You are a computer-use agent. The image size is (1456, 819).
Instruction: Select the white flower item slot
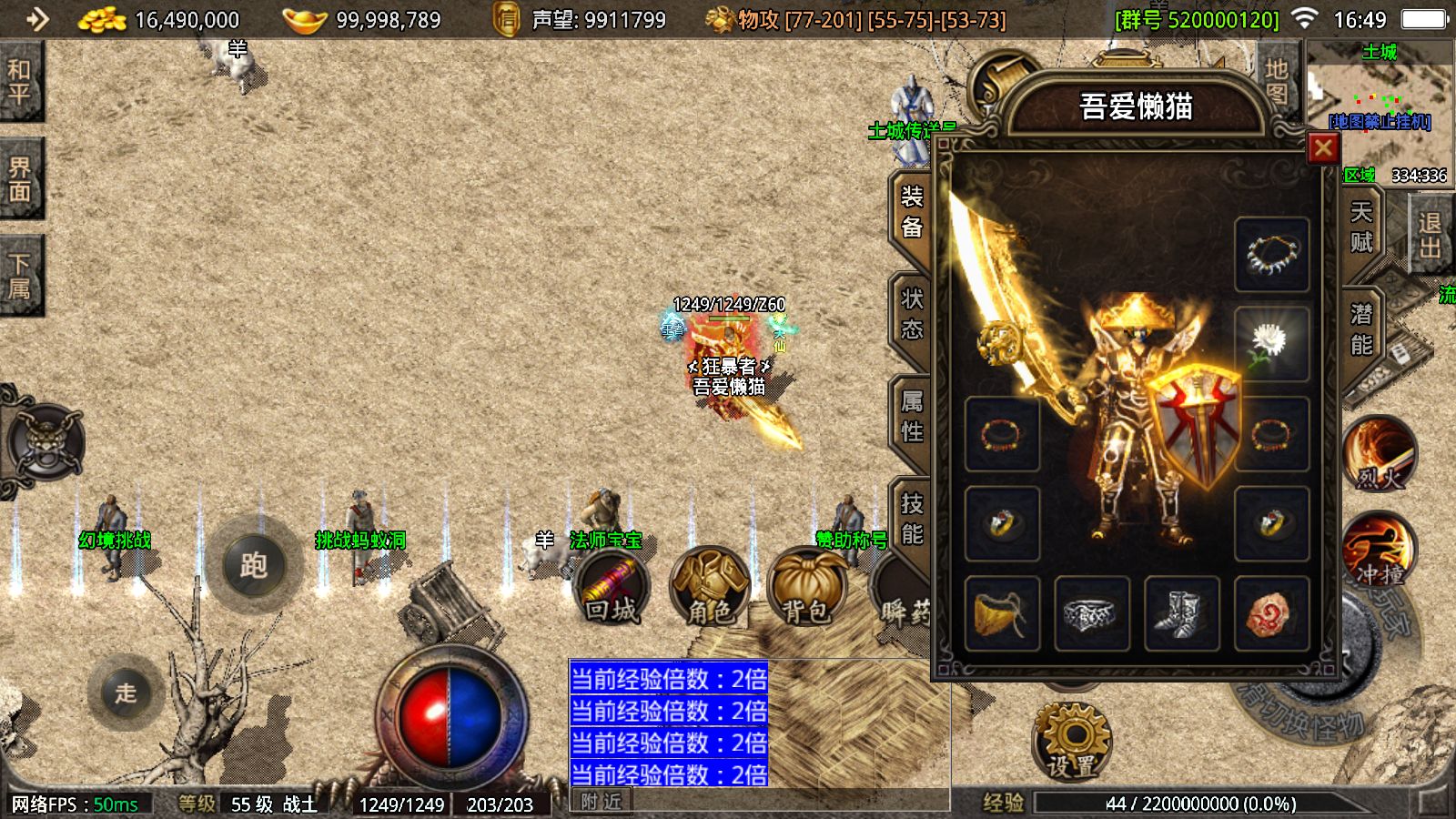point(1271,343)
